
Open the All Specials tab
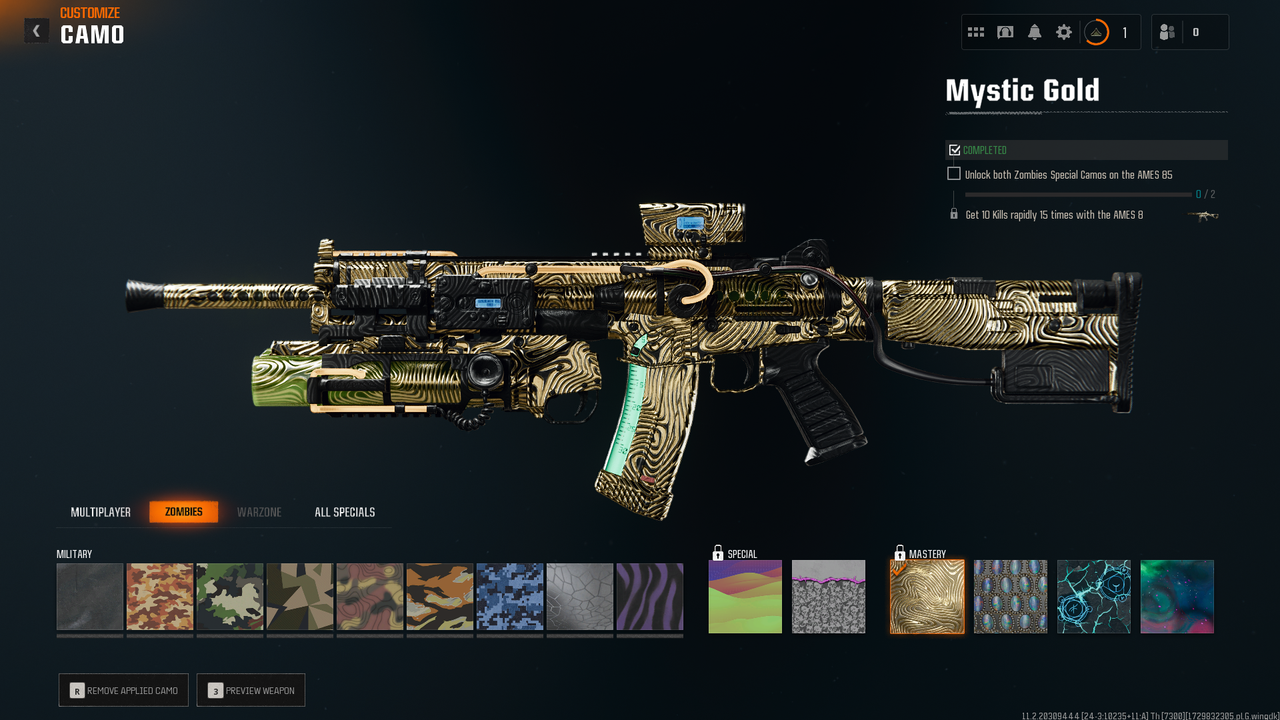pos(345,512)
